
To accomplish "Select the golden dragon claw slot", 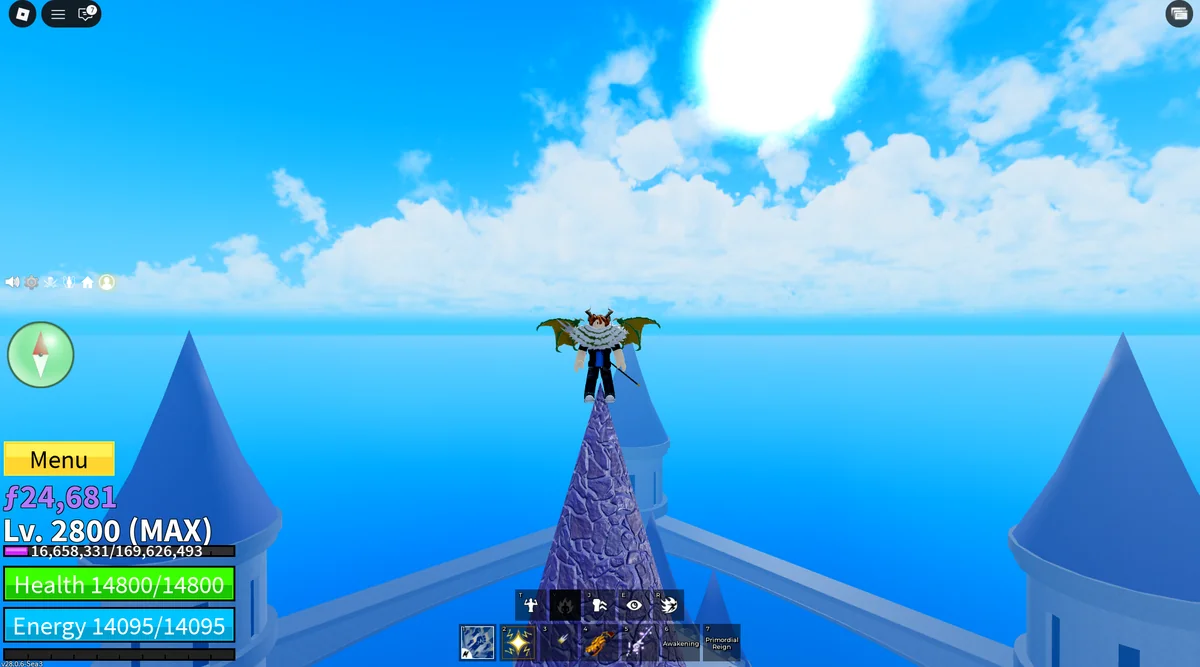I will 599,642.
